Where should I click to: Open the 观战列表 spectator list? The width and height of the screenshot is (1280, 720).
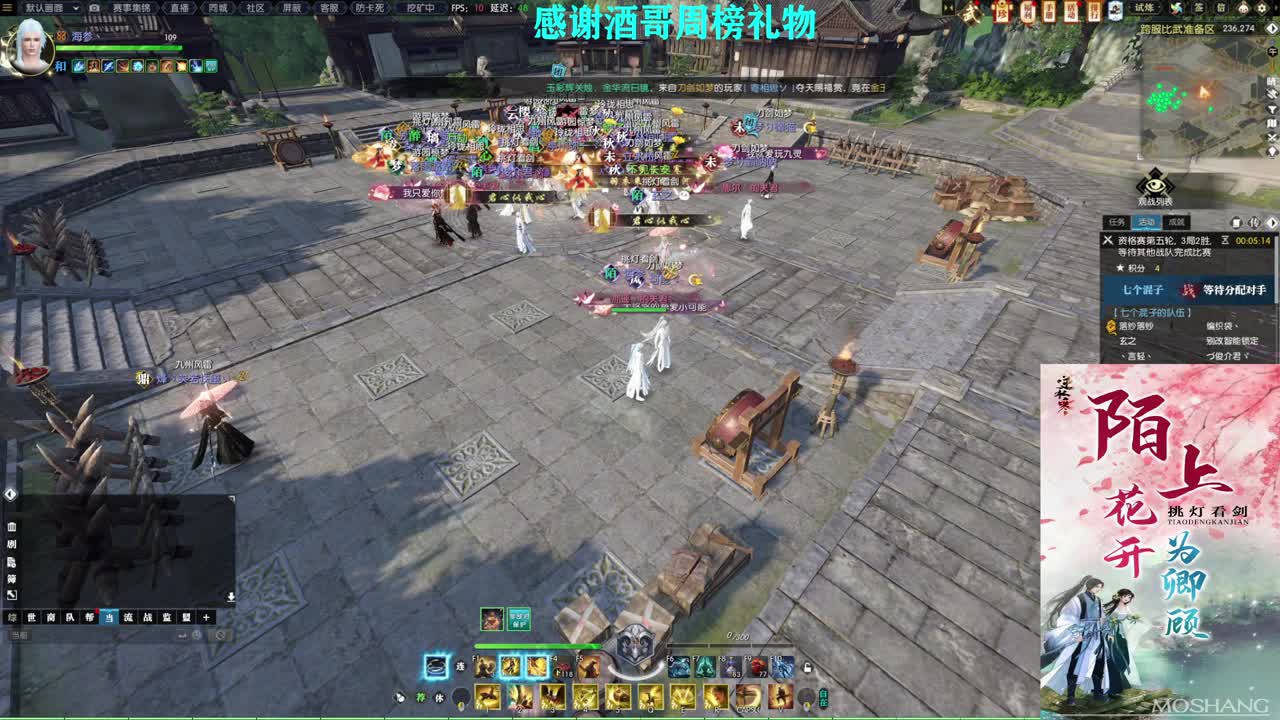click(1155, 185)
